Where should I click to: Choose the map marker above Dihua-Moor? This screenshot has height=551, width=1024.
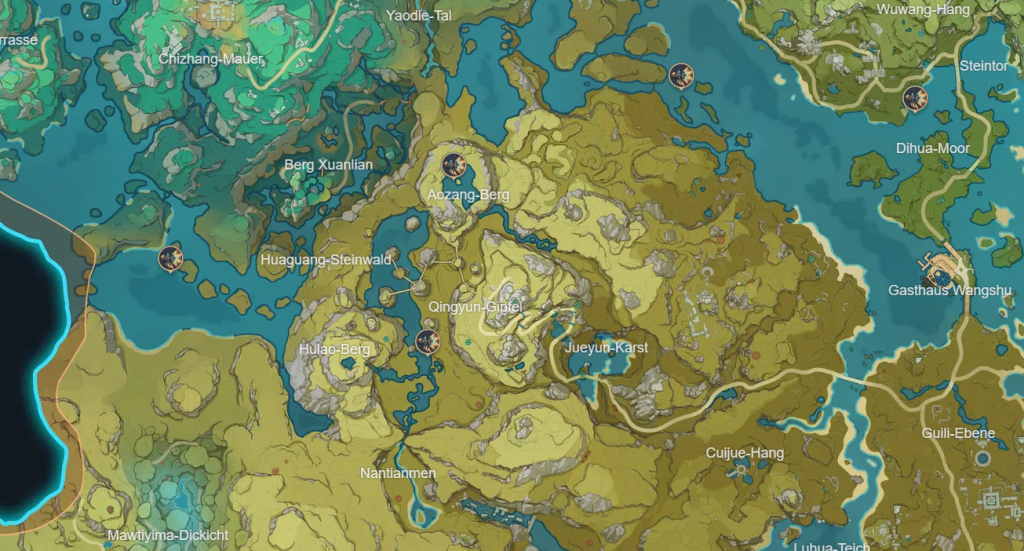click(914, 98)
